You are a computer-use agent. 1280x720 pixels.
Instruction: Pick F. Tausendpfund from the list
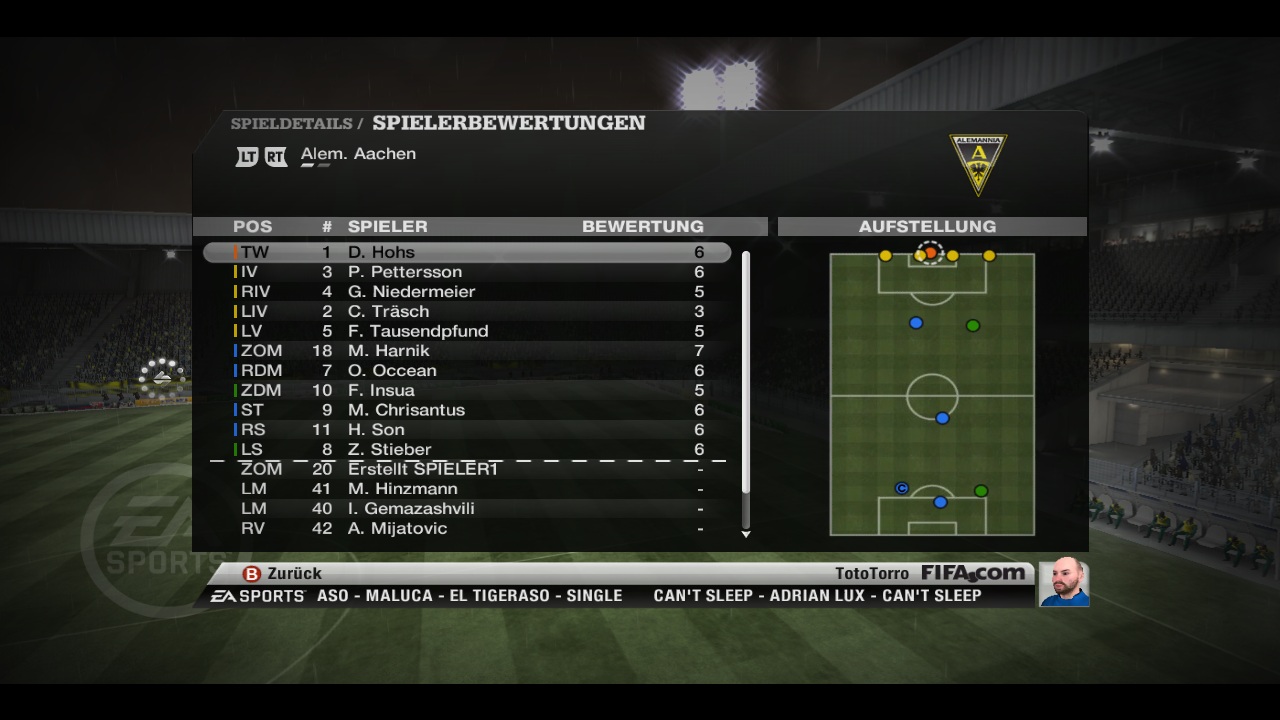click(467, 331)
